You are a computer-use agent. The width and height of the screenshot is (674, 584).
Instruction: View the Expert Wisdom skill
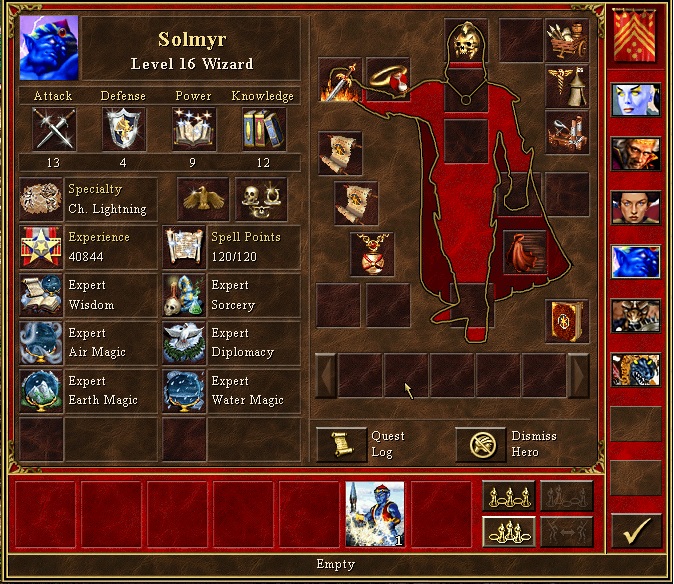click(x=41, y=295)
